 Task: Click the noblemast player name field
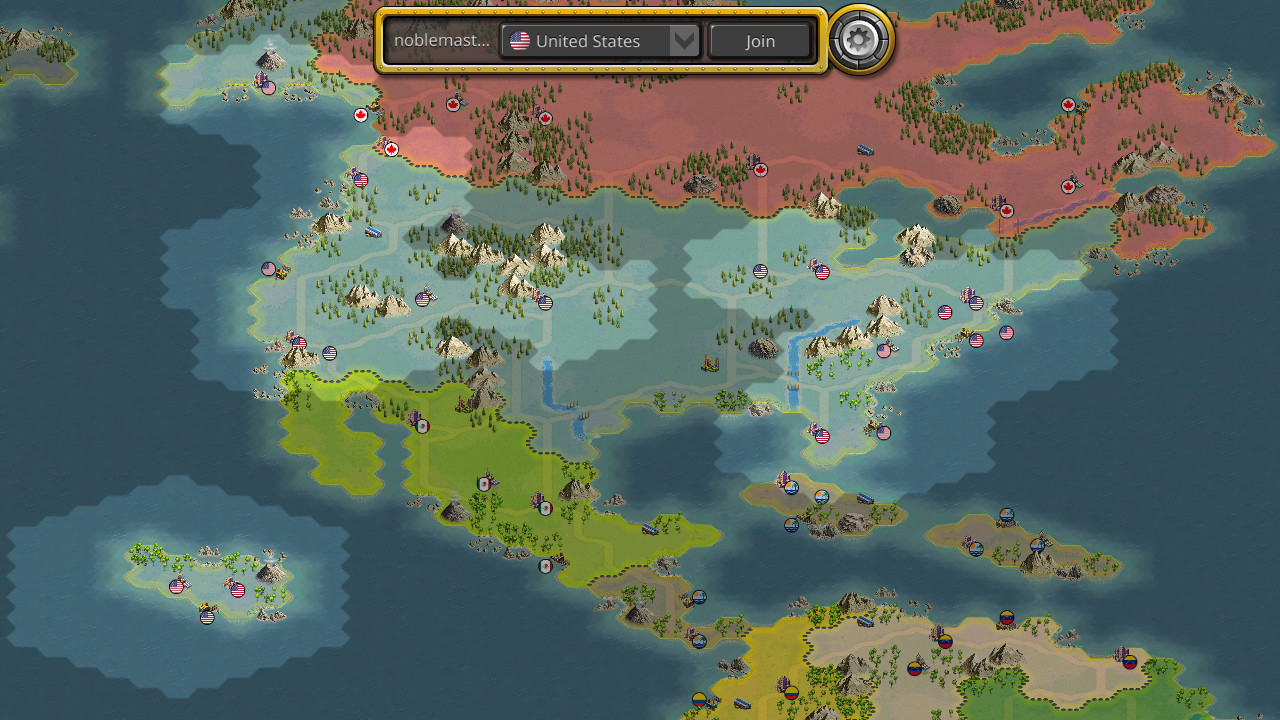[445, 41]
